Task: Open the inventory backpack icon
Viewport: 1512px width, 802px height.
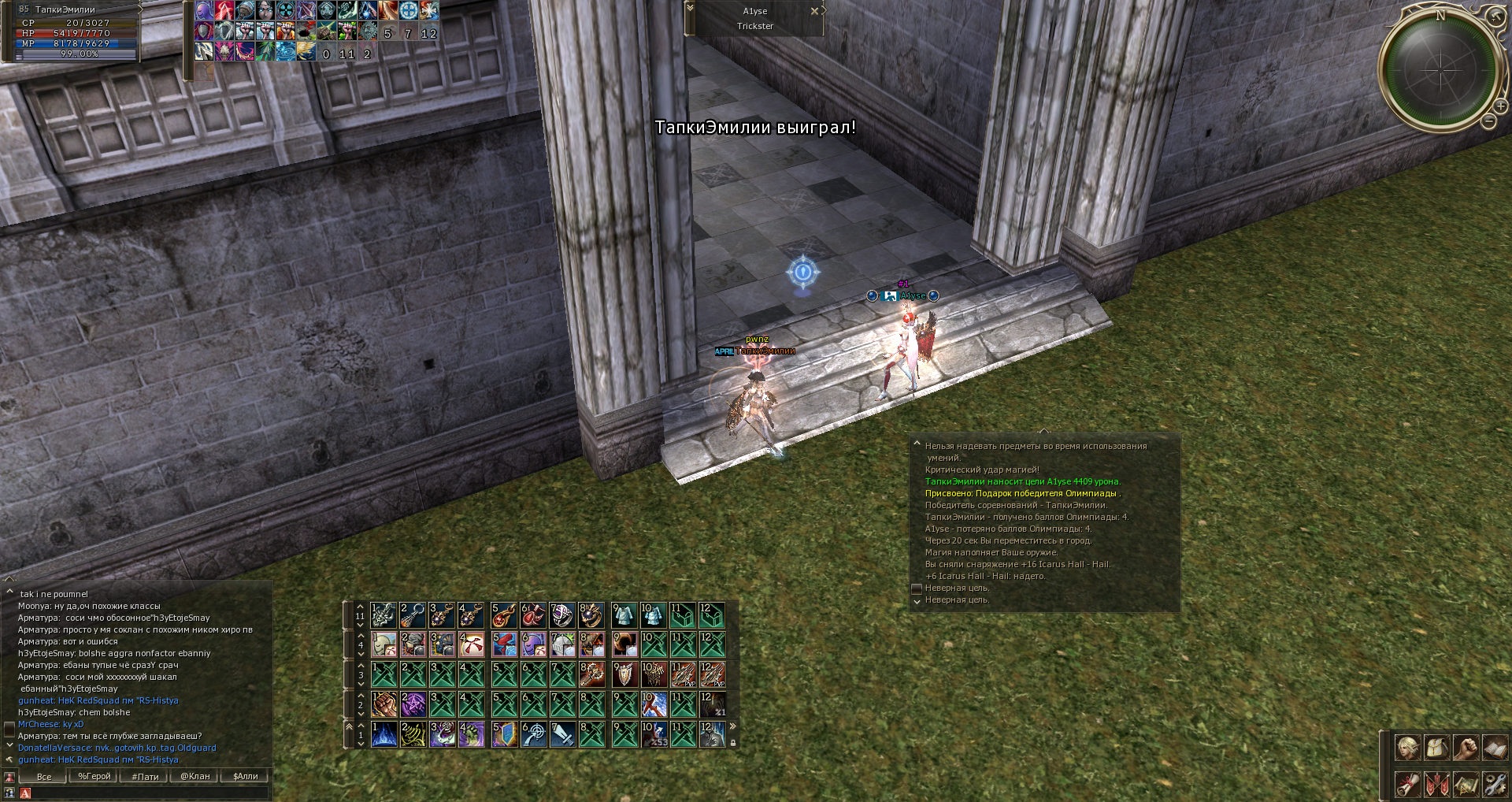Action: 1437,748
